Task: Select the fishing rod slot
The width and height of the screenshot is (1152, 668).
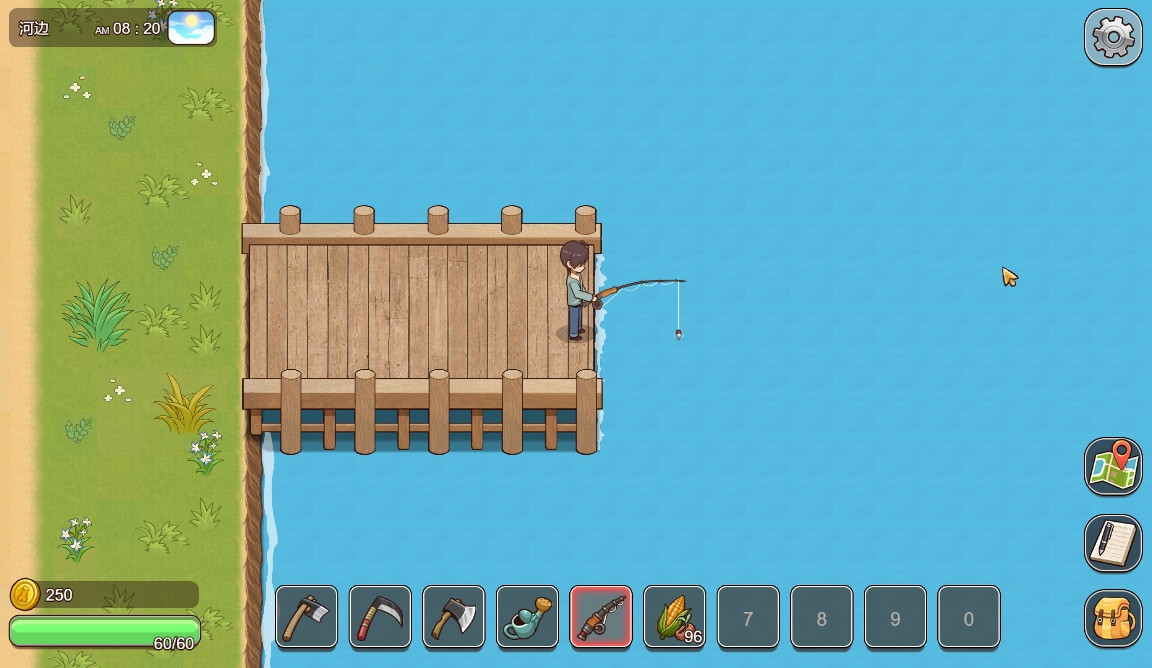Action: [601, 617]
